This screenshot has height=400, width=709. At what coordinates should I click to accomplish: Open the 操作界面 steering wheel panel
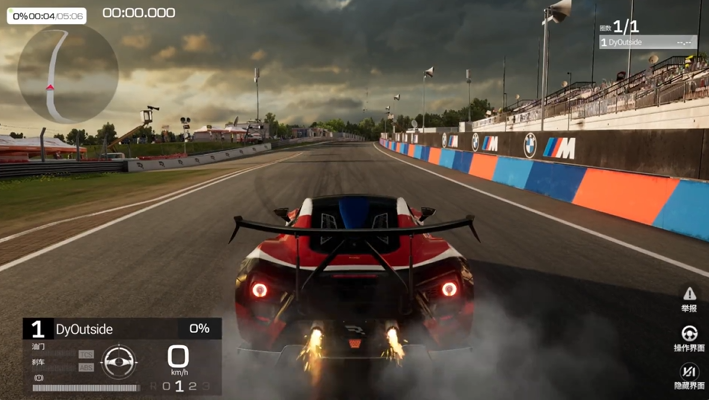tap(689, 338)
